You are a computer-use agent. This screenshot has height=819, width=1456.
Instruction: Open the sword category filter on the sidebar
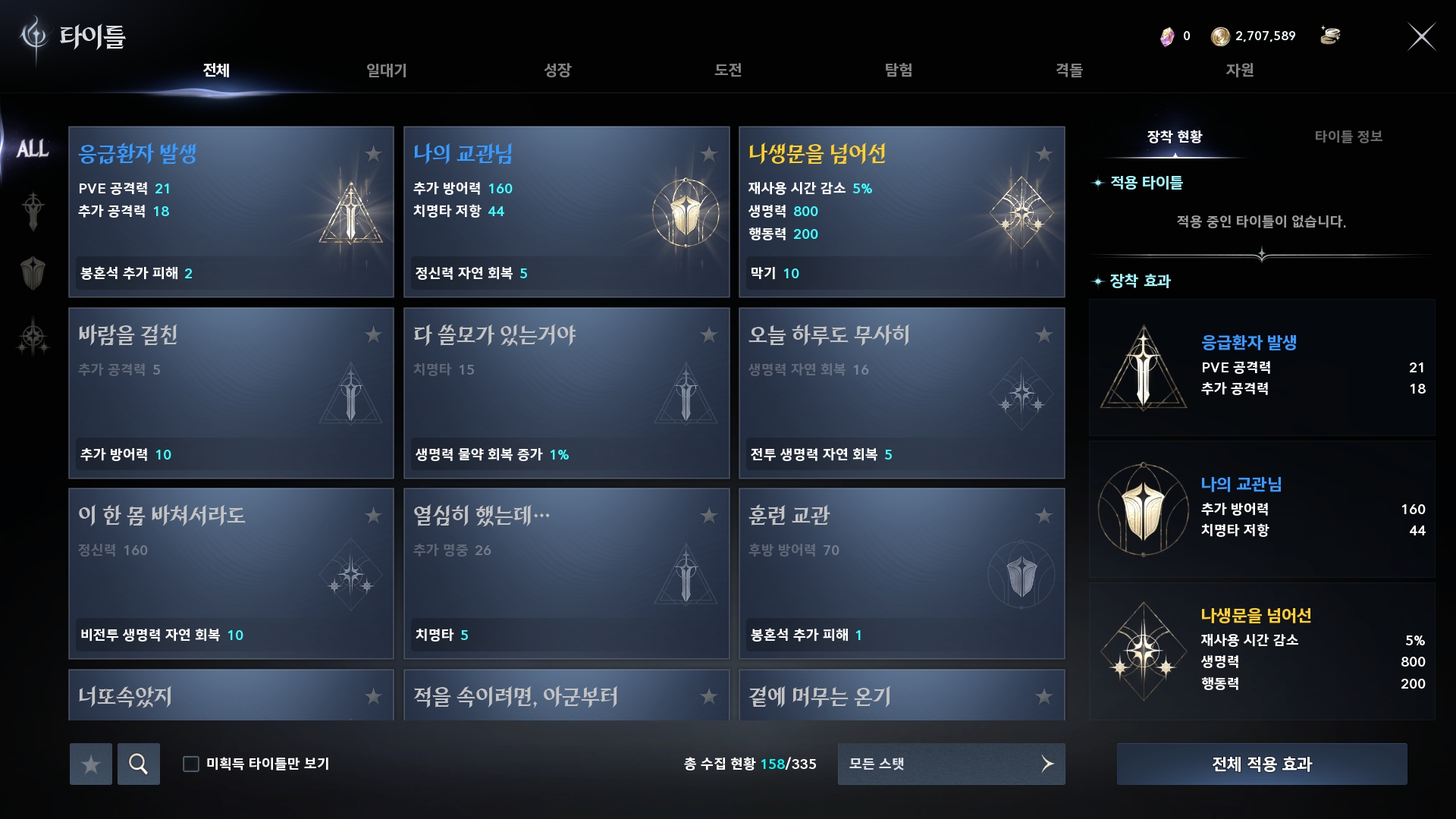pos(32,210)
